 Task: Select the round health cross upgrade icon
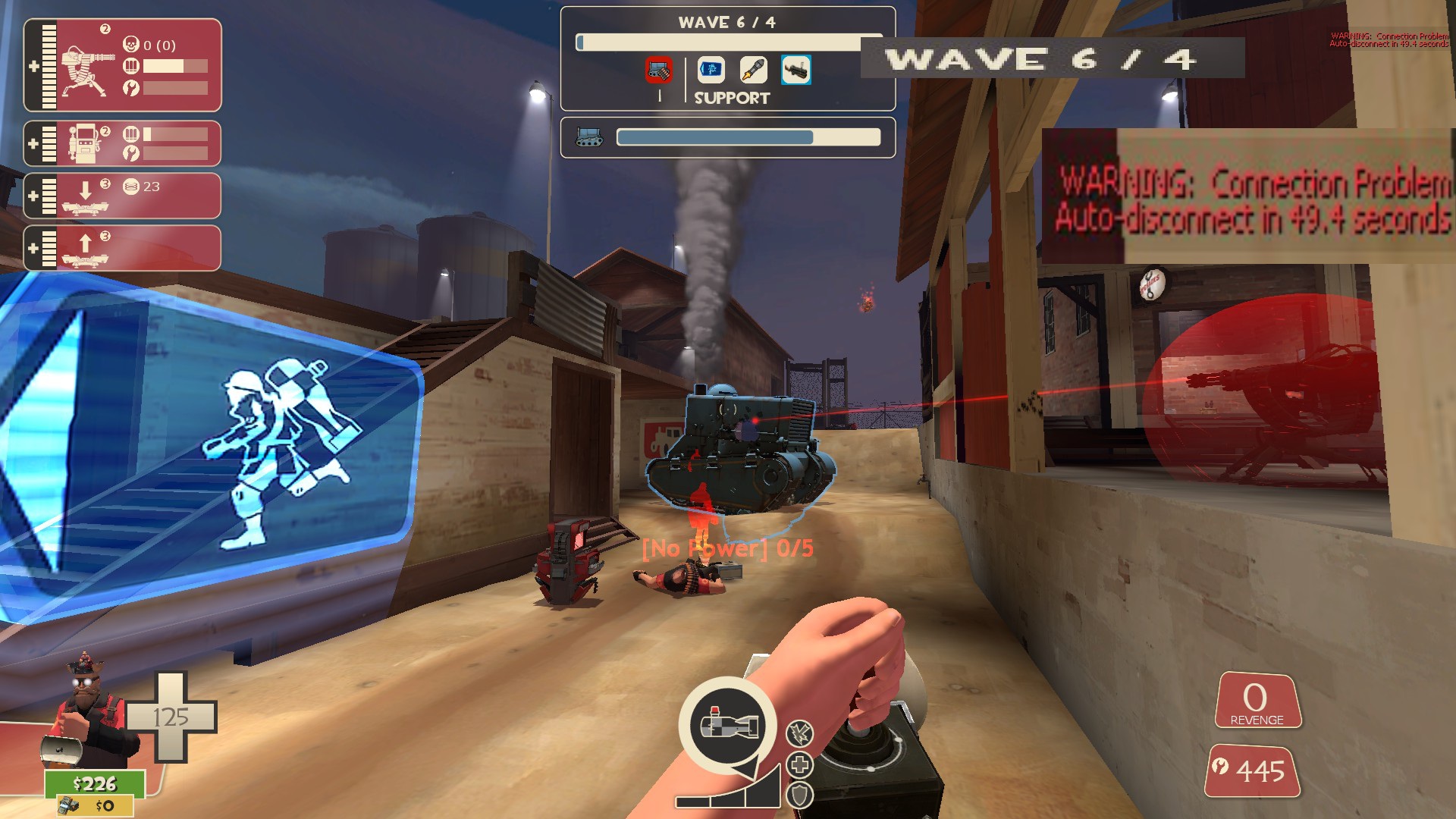coord(800,764)
